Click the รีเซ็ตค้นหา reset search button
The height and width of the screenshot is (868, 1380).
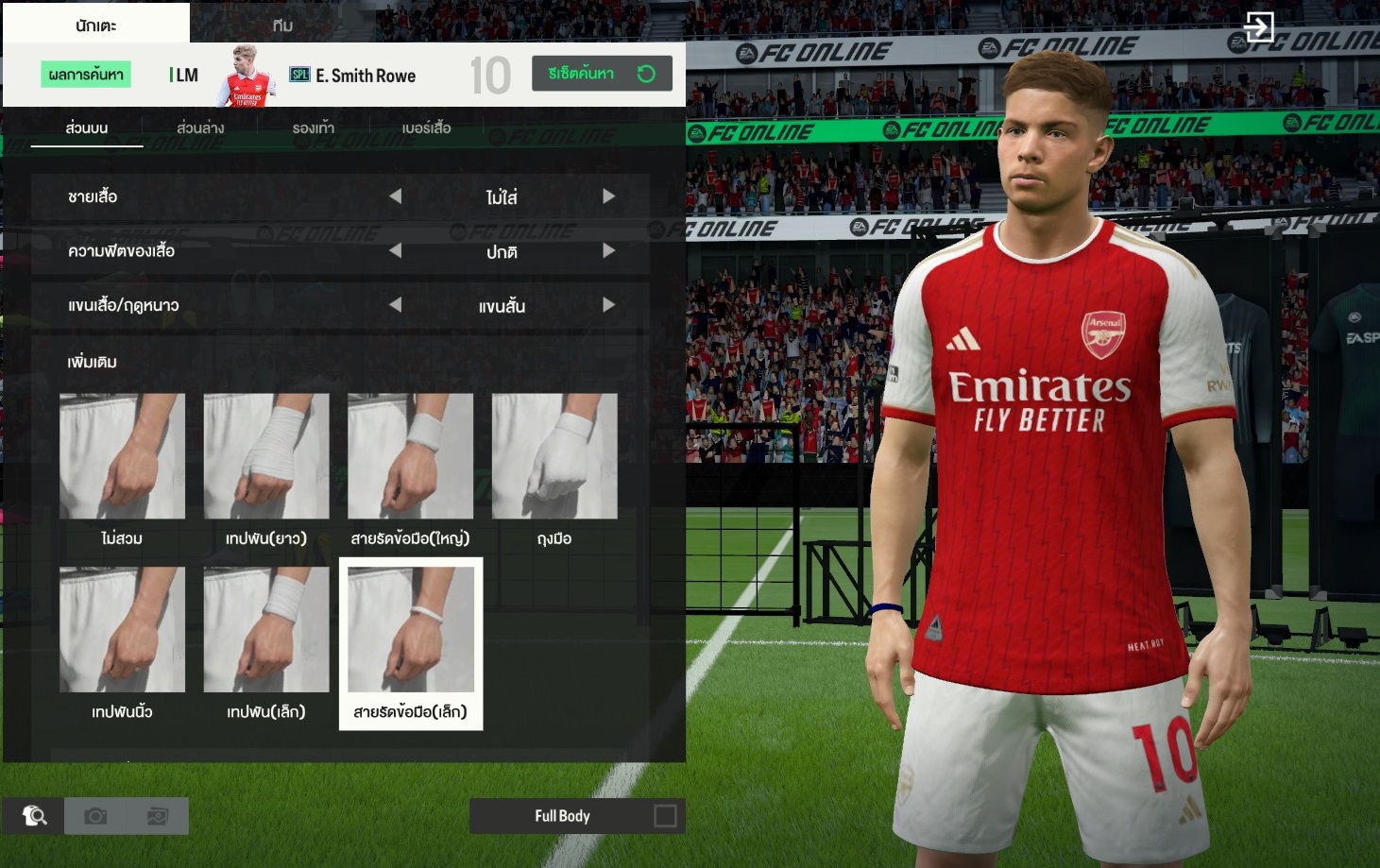click(x=602, y=74)
